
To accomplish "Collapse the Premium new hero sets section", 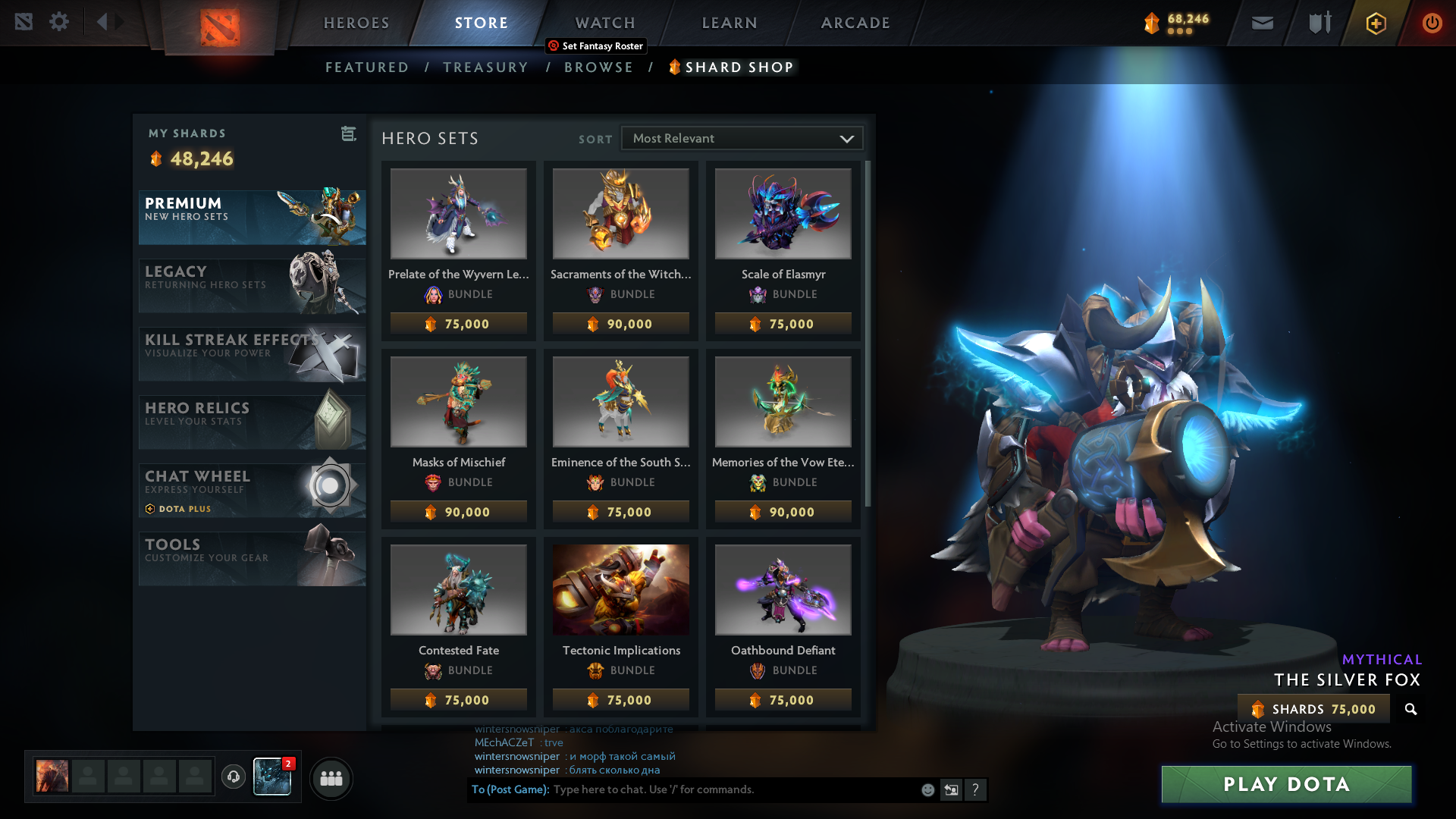I will [x=252, y=218].
